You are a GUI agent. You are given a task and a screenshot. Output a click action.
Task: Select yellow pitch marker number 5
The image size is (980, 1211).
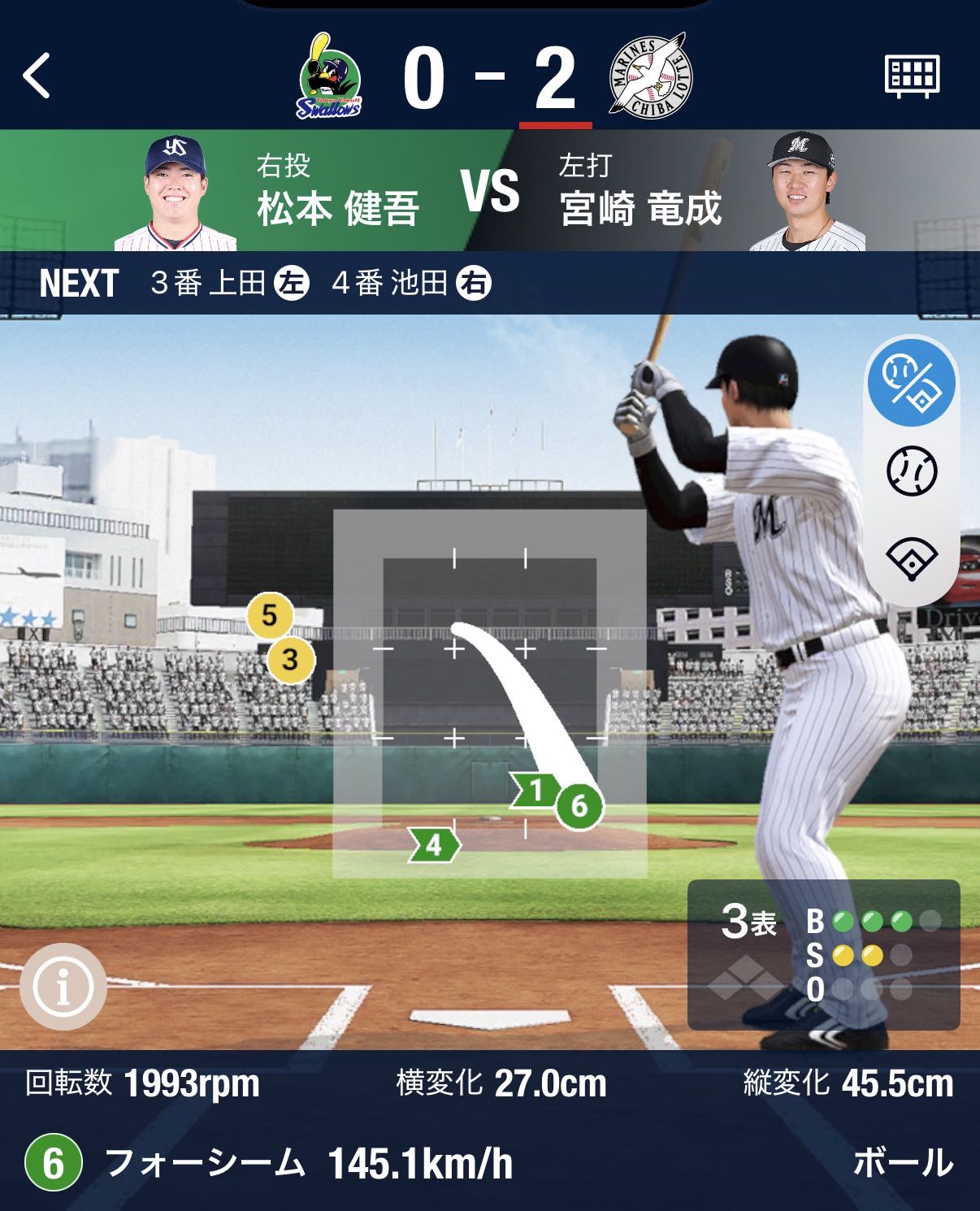tap(270, 615)
